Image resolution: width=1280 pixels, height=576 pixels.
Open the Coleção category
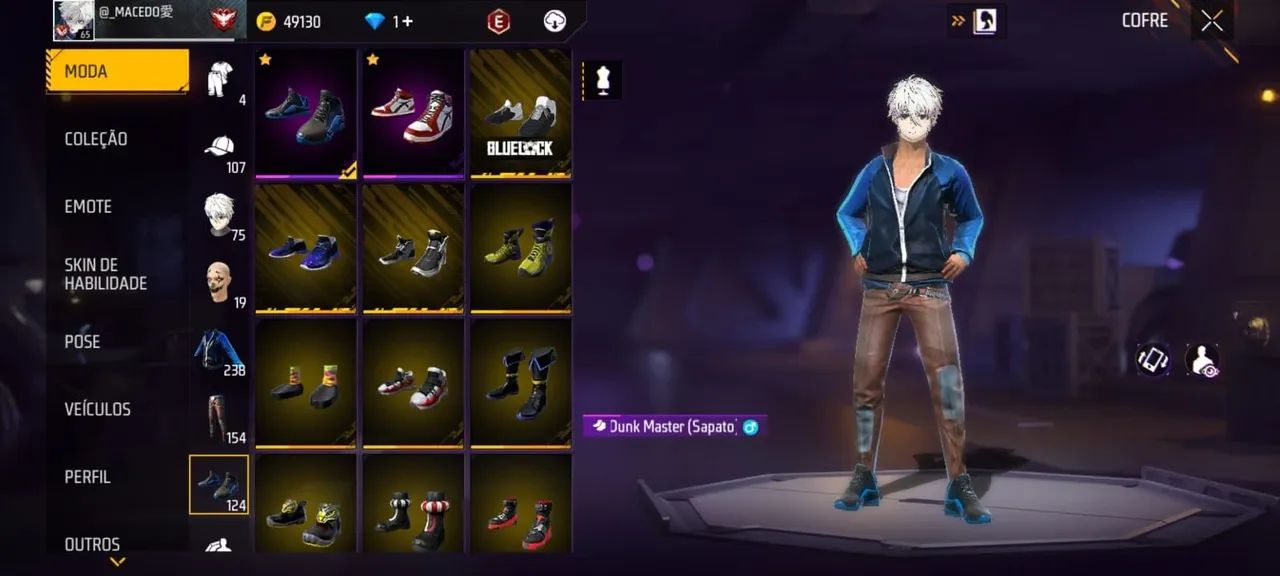click(x=96, y=139)
